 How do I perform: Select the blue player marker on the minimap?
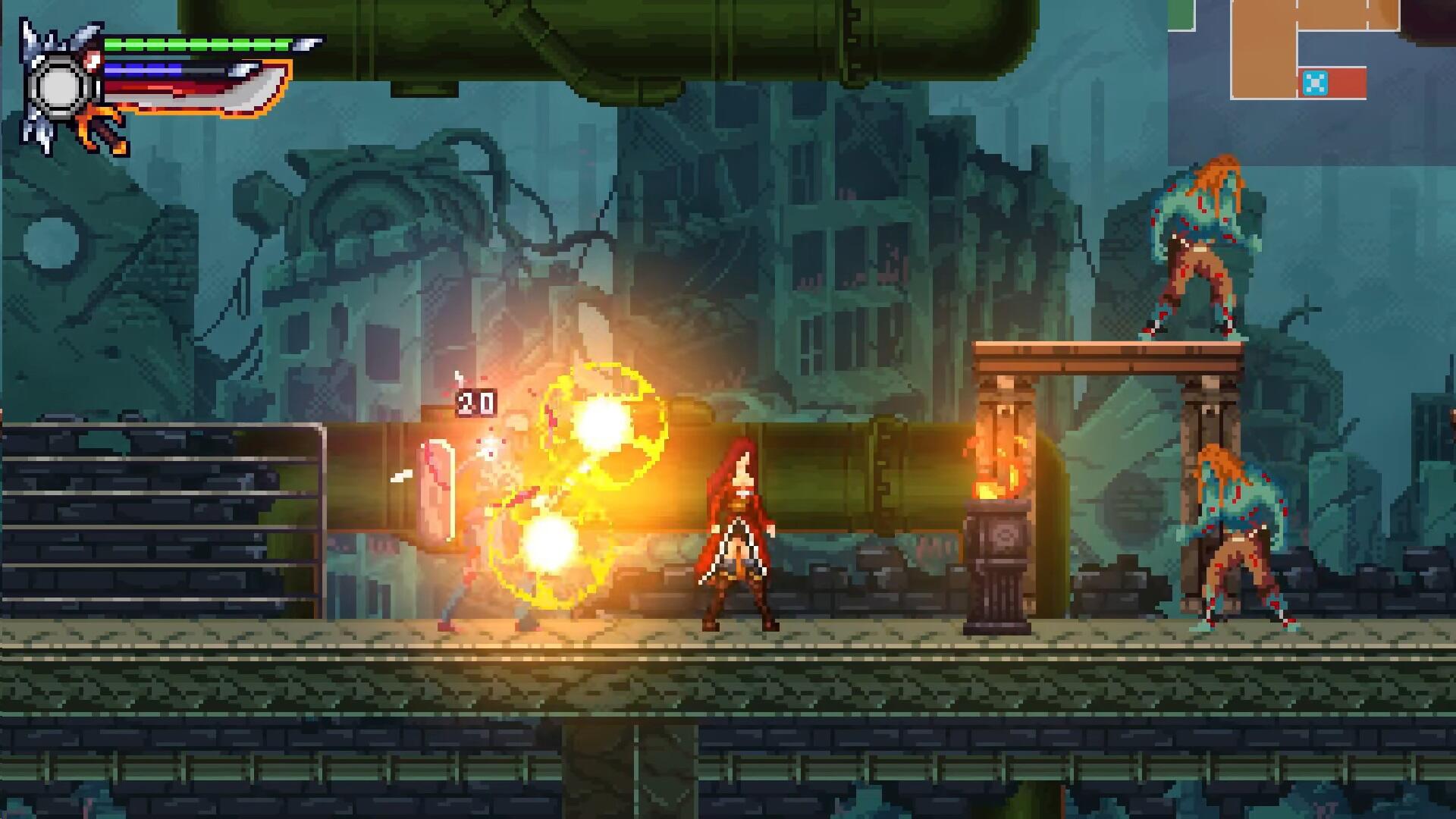(1315, 83)
